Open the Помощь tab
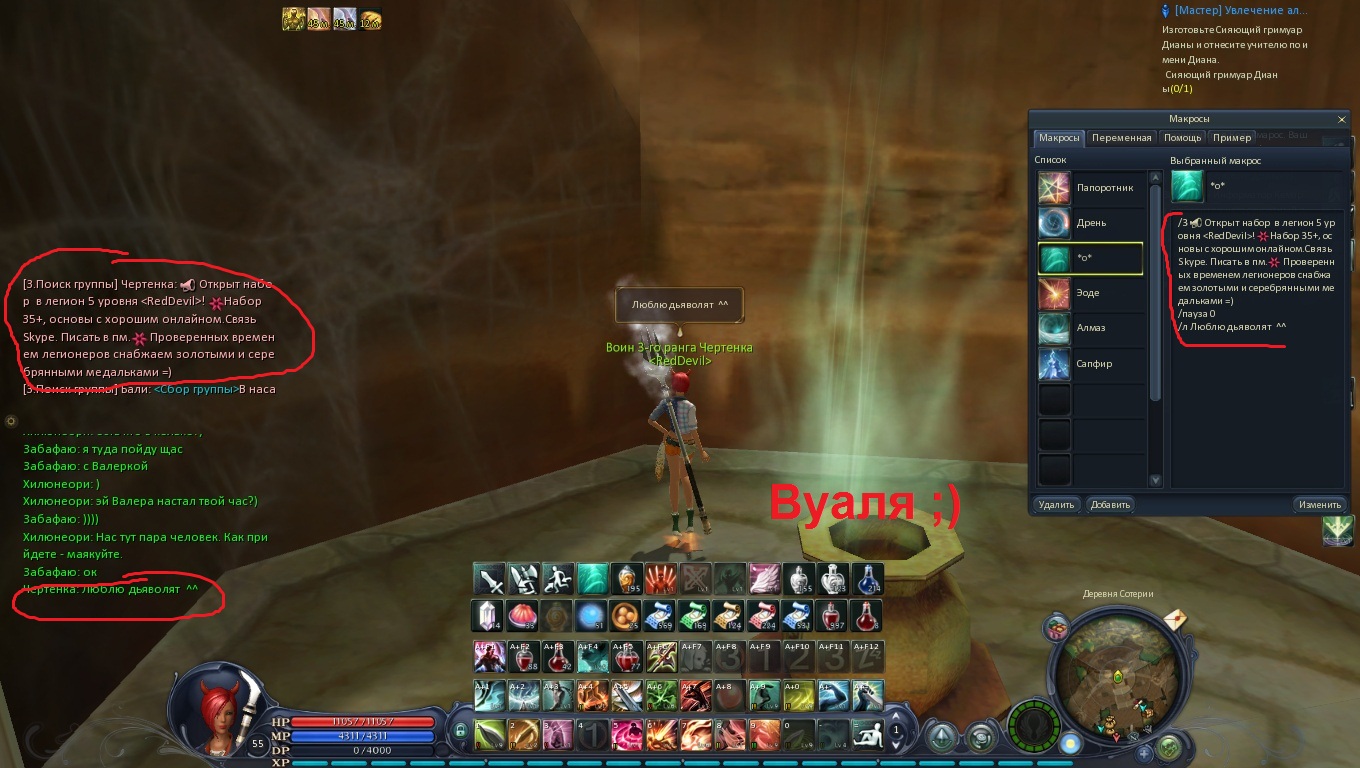1360x768 pixels. click(x=1182, y=138)
